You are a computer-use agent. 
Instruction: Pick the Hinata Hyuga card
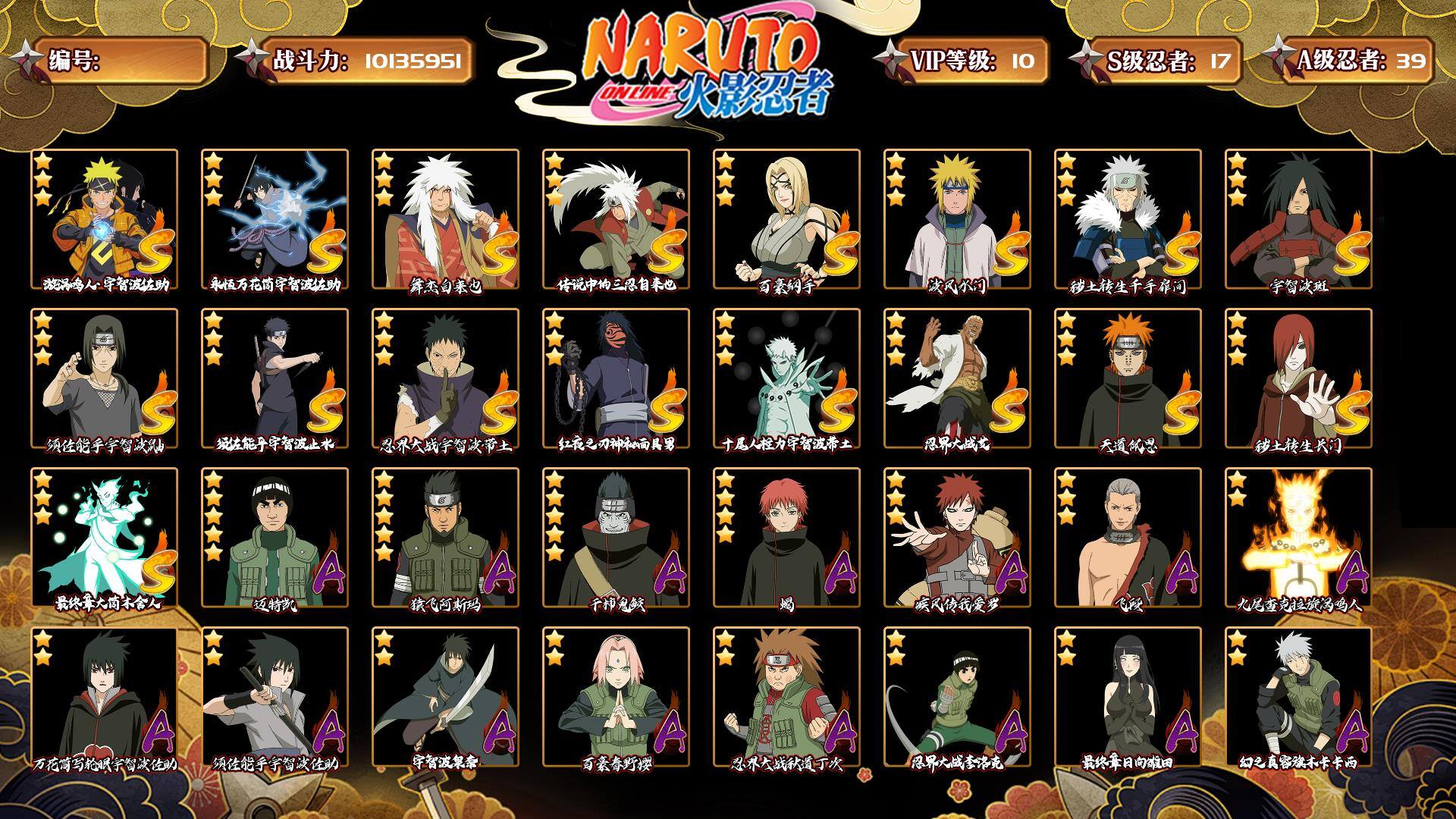1128,697
